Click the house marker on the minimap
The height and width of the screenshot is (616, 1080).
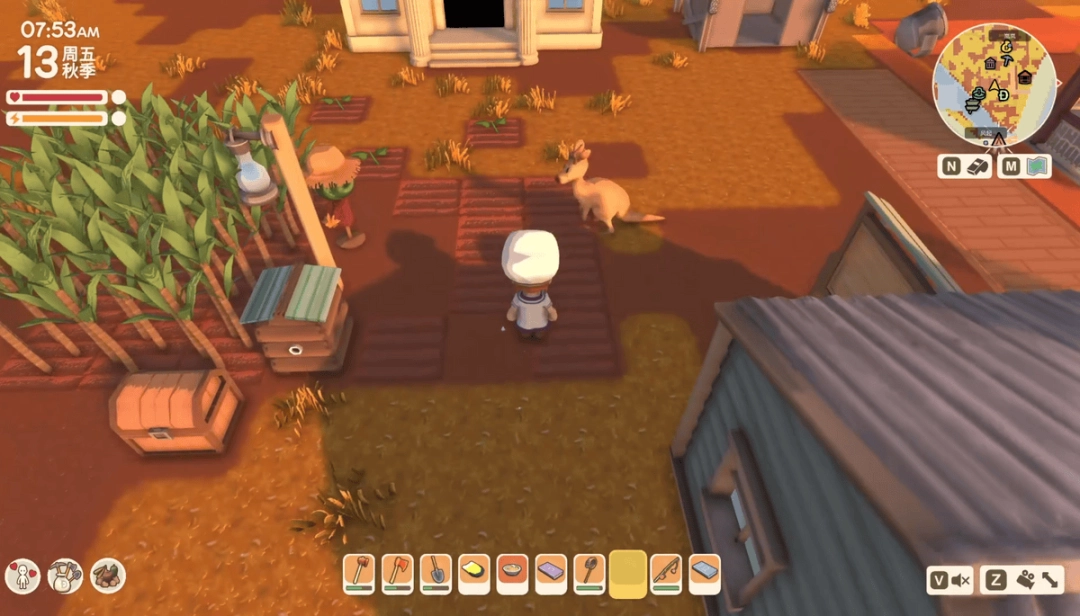click(1024, 77)
